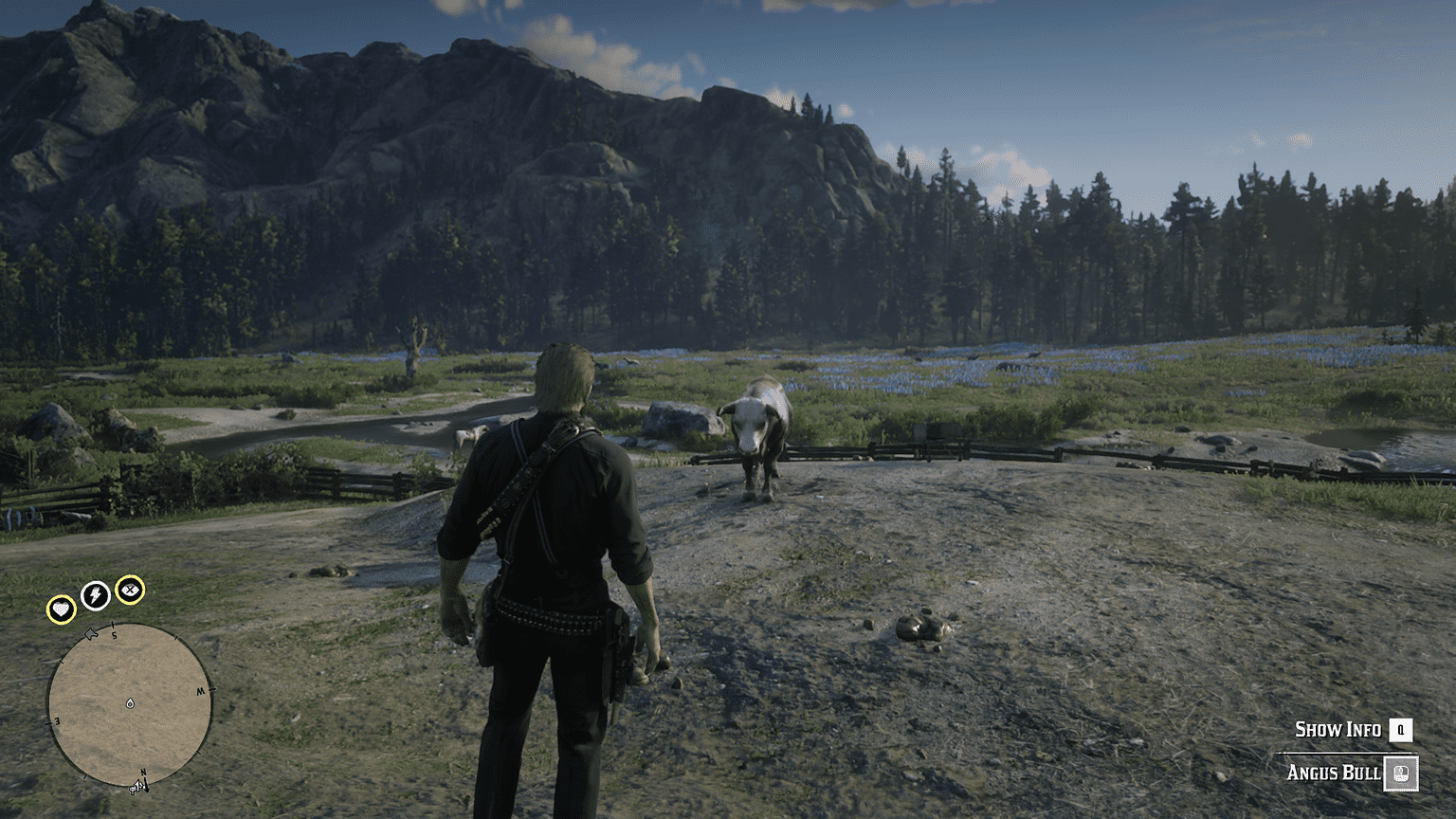This screenshot has height=819, width=1456.
Task: Click the S compass marker on the minimap
Action: tap(114, 635)
